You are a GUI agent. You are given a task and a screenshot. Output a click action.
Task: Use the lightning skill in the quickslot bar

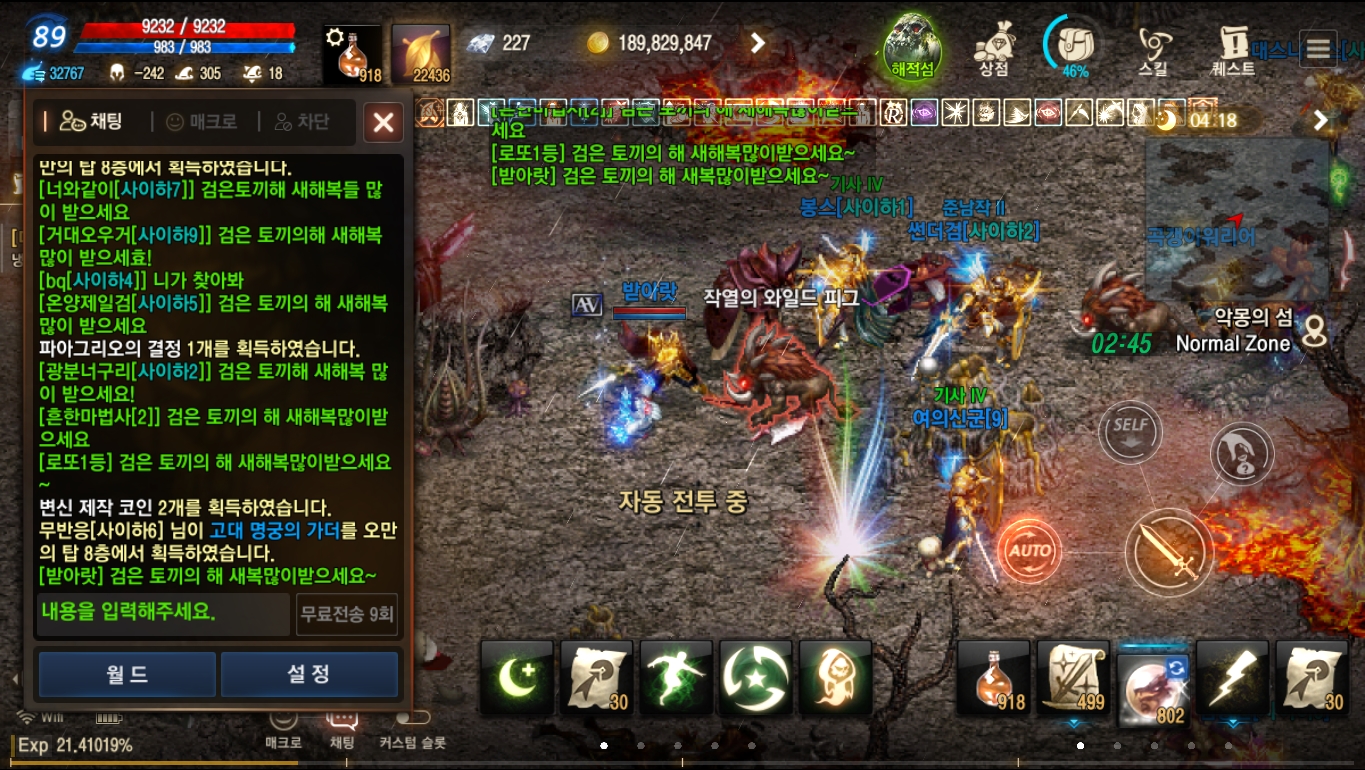(1232, 677)
